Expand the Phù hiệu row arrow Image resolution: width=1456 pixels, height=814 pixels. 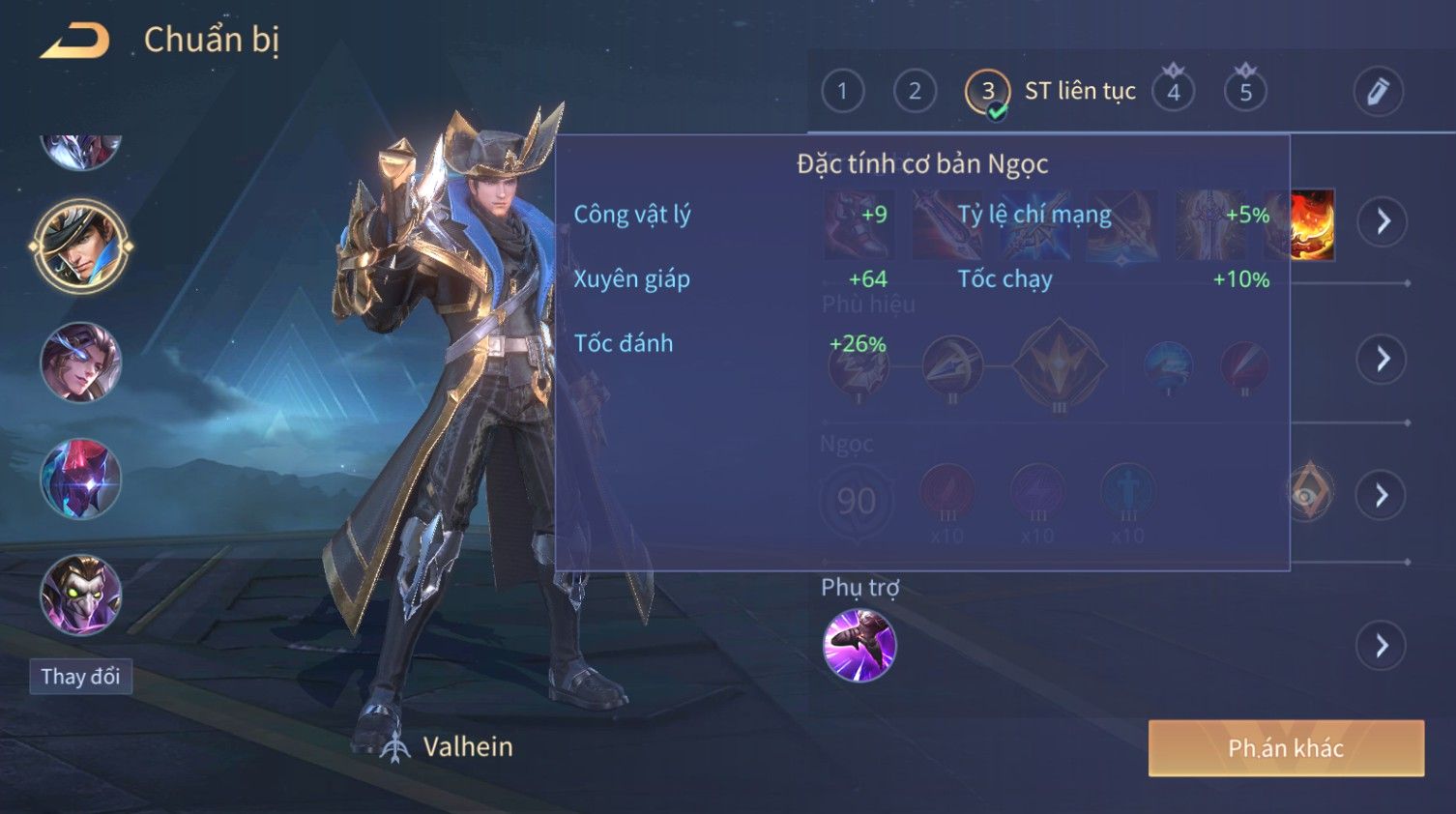point(1383,359)
